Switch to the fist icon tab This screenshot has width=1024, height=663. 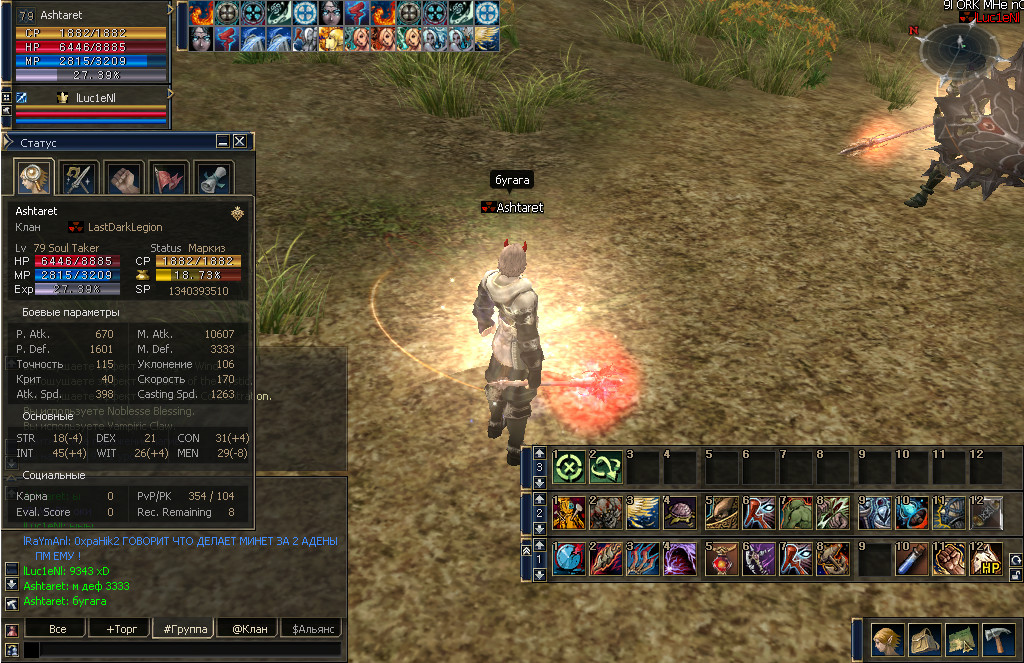124,178
